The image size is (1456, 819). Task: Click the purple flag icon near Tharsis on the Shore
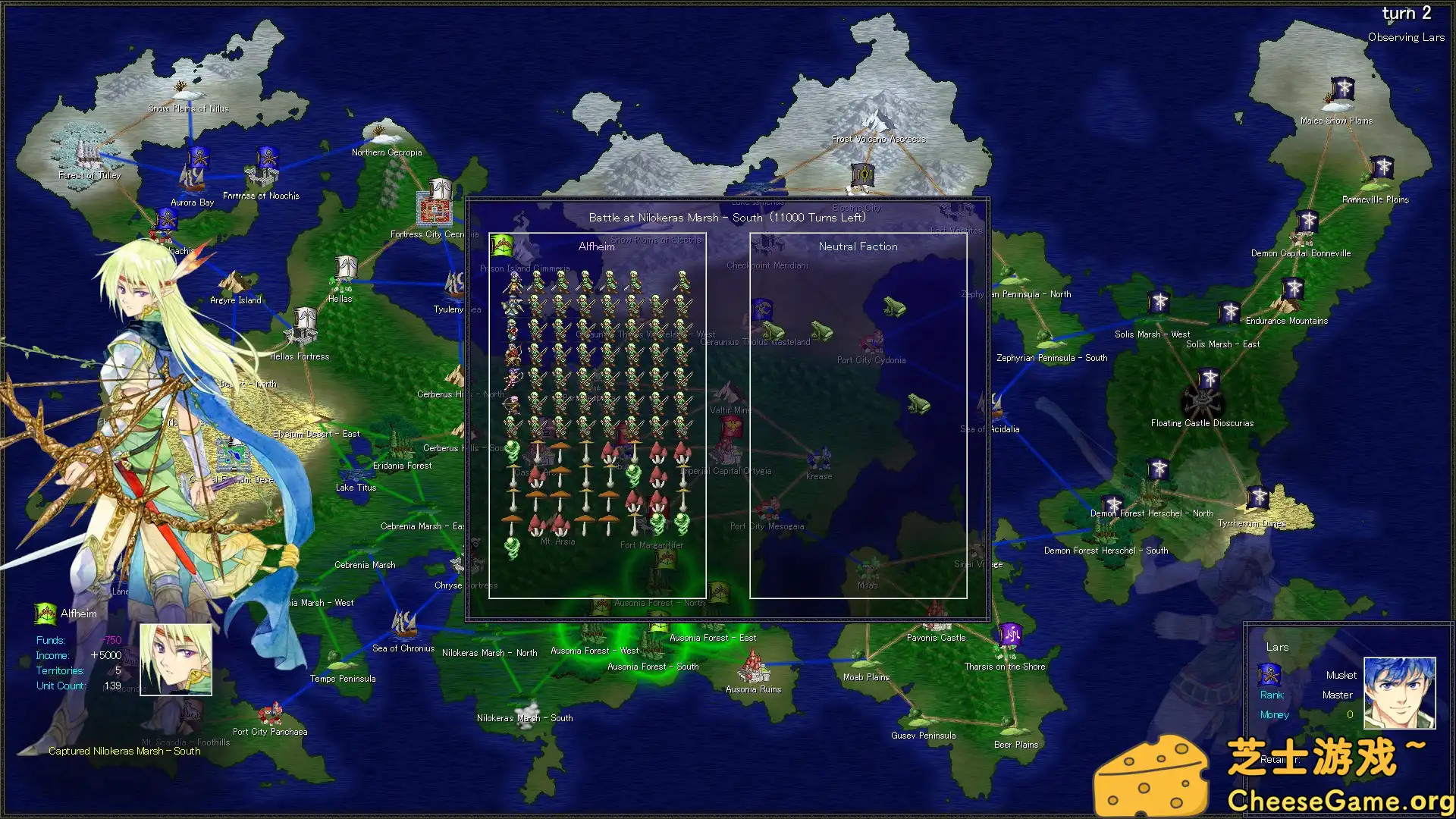tap(1012, 635)
